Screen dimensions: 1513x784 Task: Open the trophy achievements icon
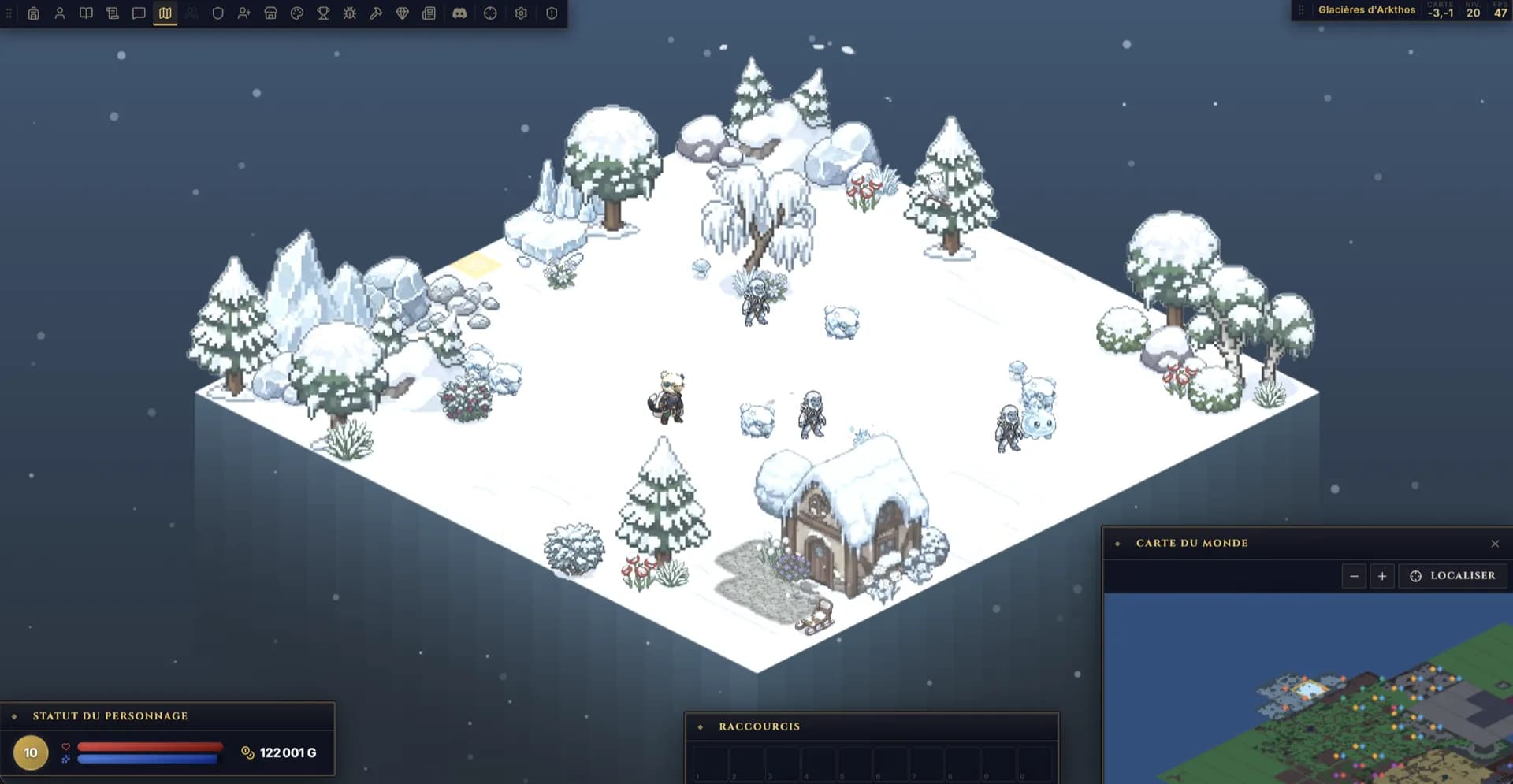coord(323,13)
